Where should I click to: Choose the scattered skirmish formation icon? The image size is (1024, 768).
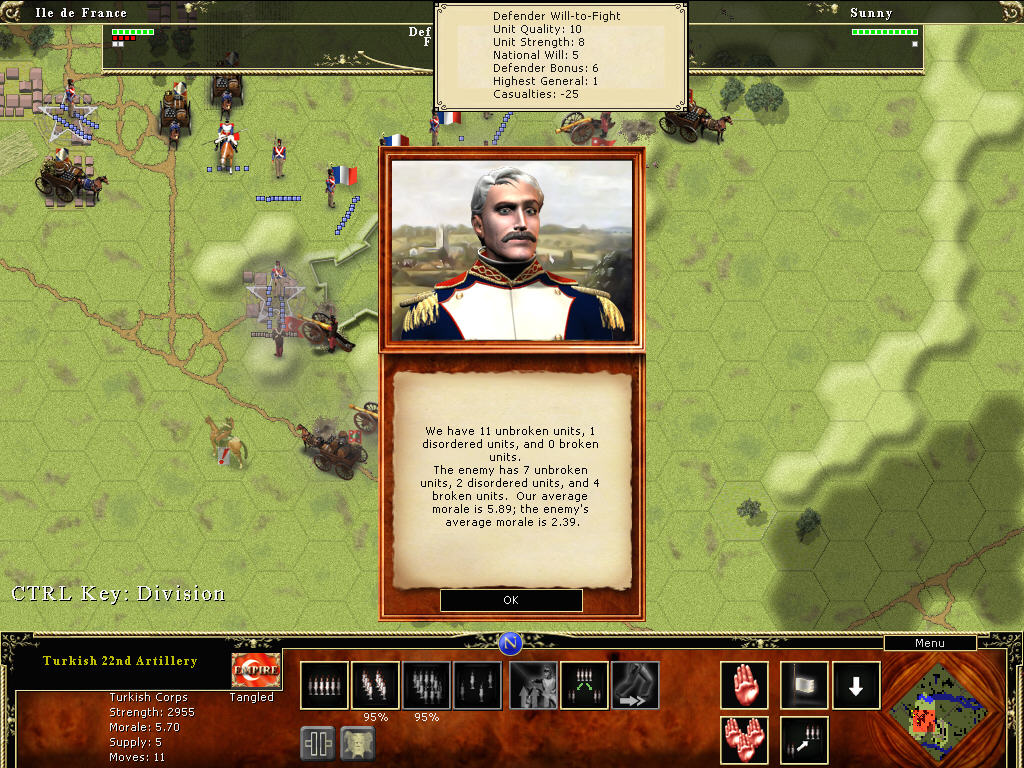point(478,685)
